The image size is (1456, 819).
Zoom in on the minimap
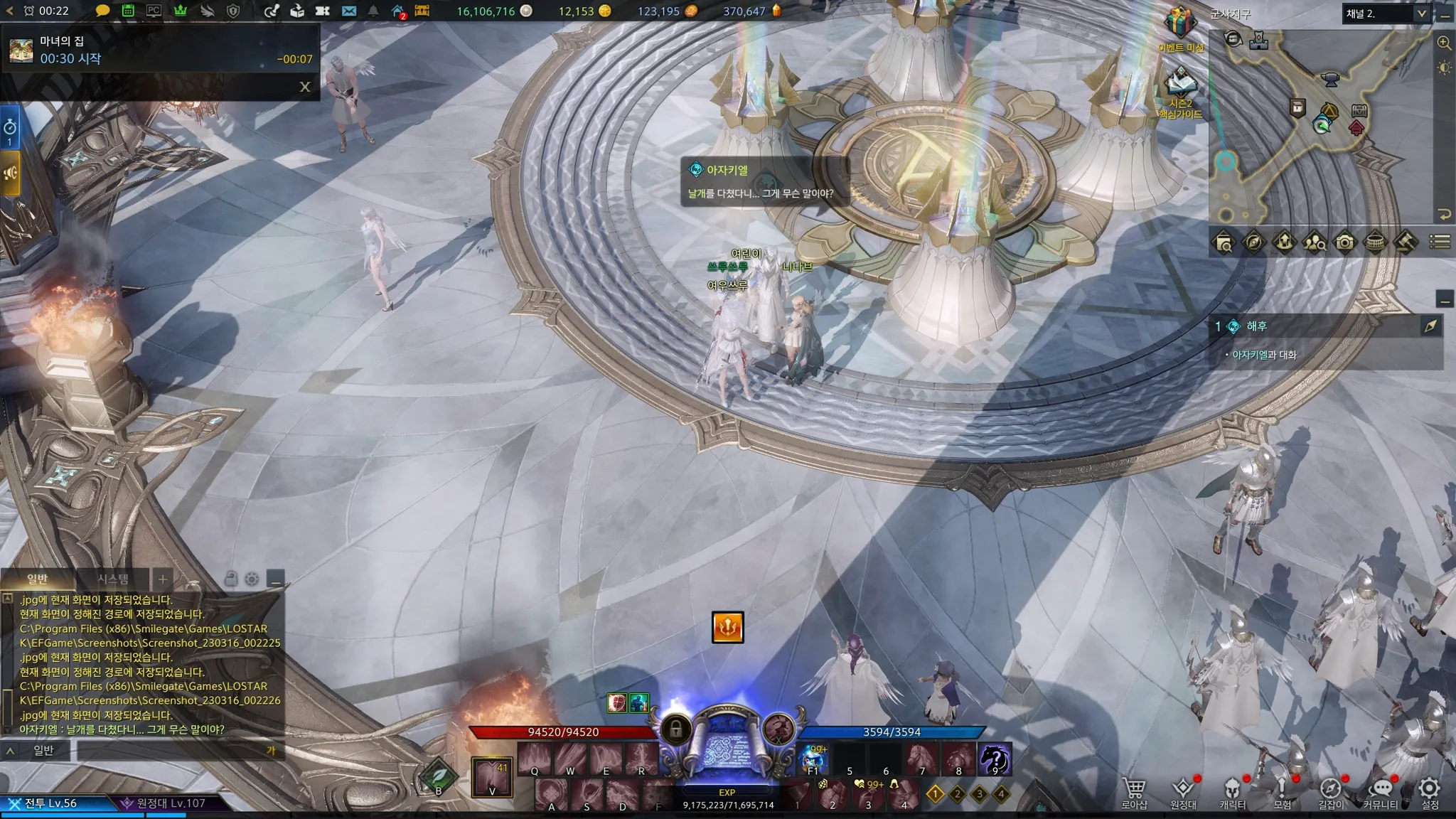coord(1444,43)
